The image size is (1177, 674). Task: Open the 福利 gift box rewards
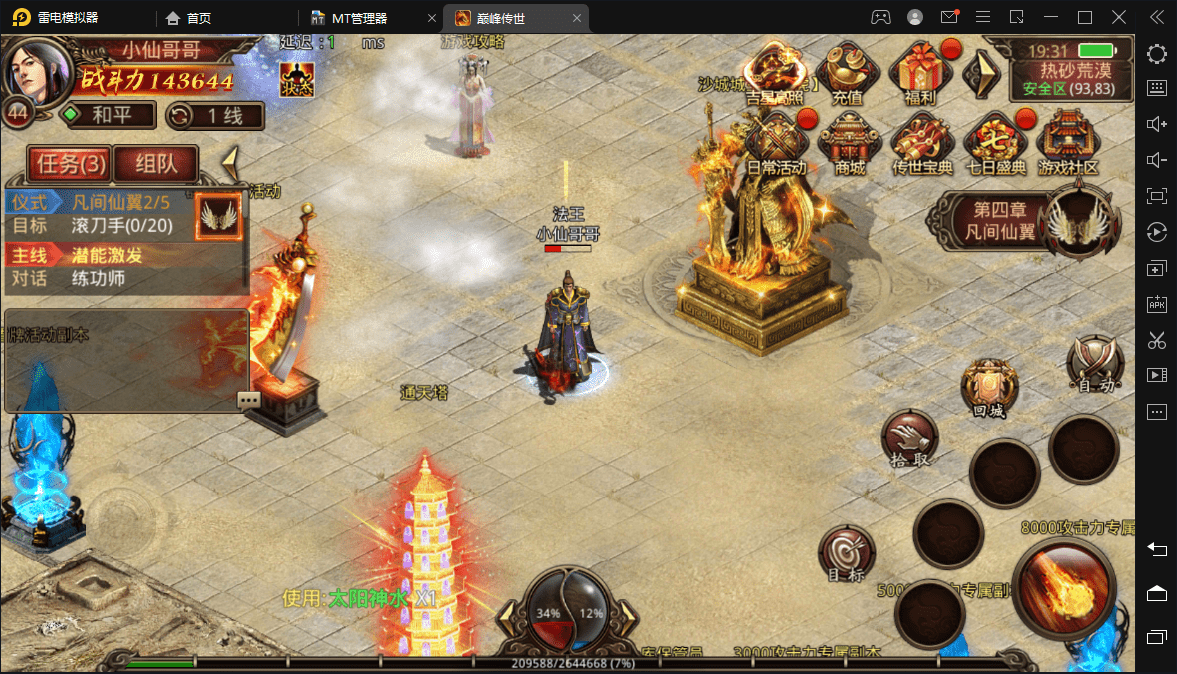pos(918,74)
